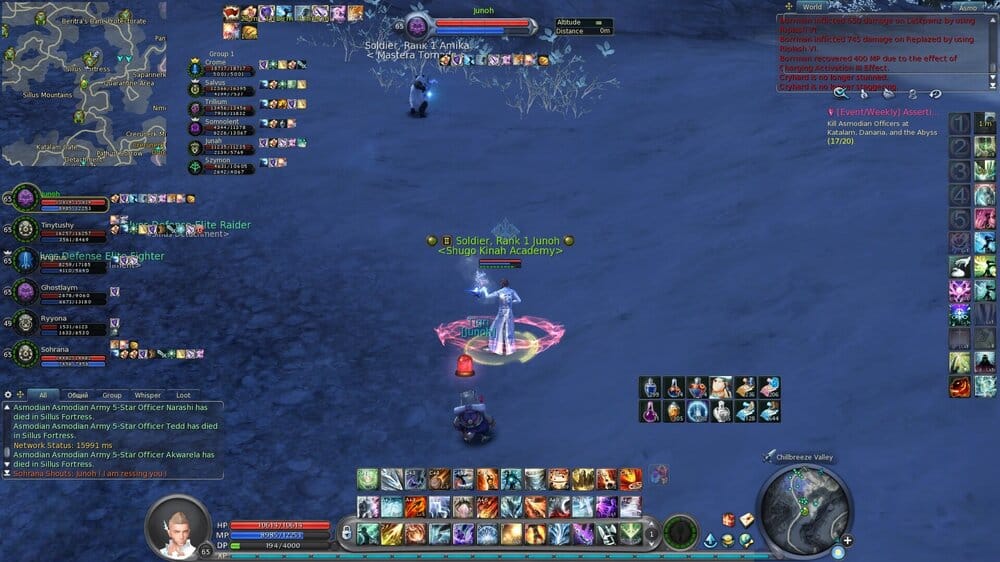The width and height of the screenshot is (1000, 562).
Task: Select the Loot chat tab
Action: coord(183,395)
